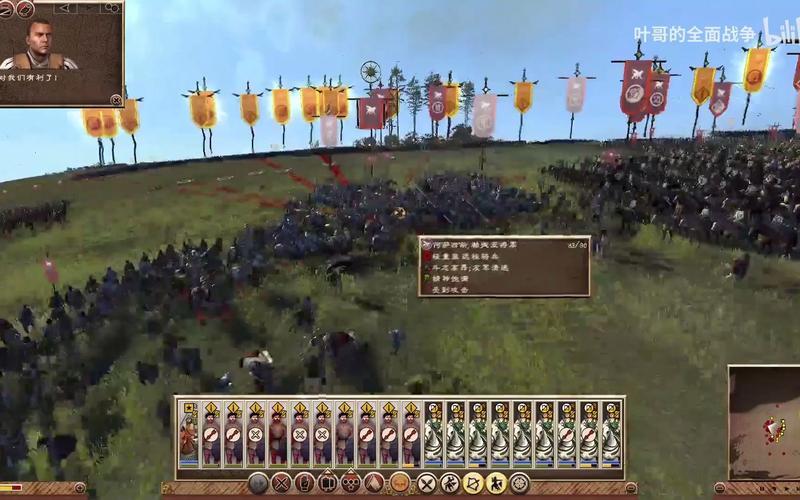Close the advisor message panel
This screenshot has height=500, width=800.
pos(116,99)
